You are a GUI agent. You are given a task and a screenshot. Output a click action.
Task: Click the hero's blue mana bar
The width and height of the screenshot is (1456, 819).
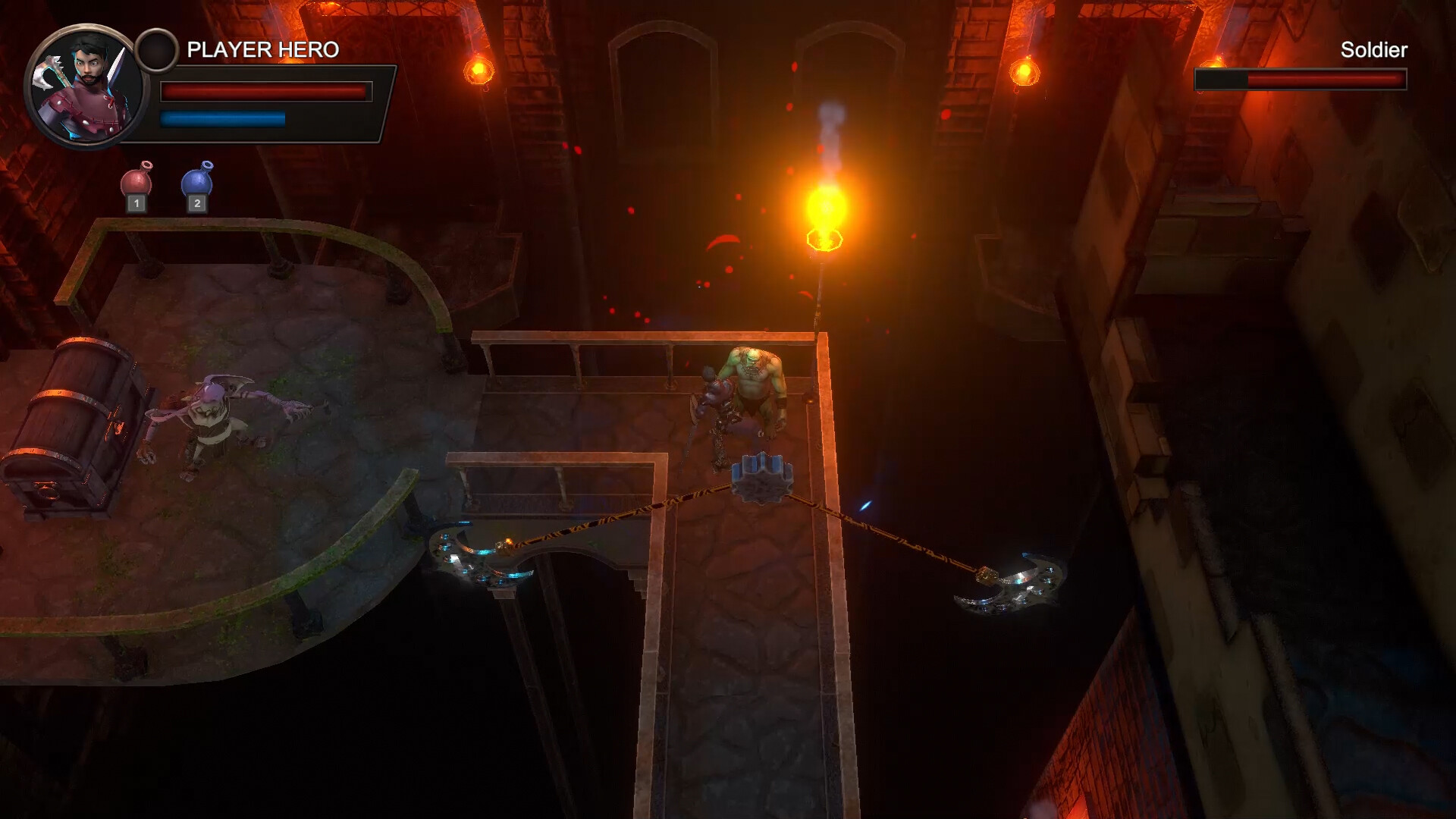tap(224, 118)
